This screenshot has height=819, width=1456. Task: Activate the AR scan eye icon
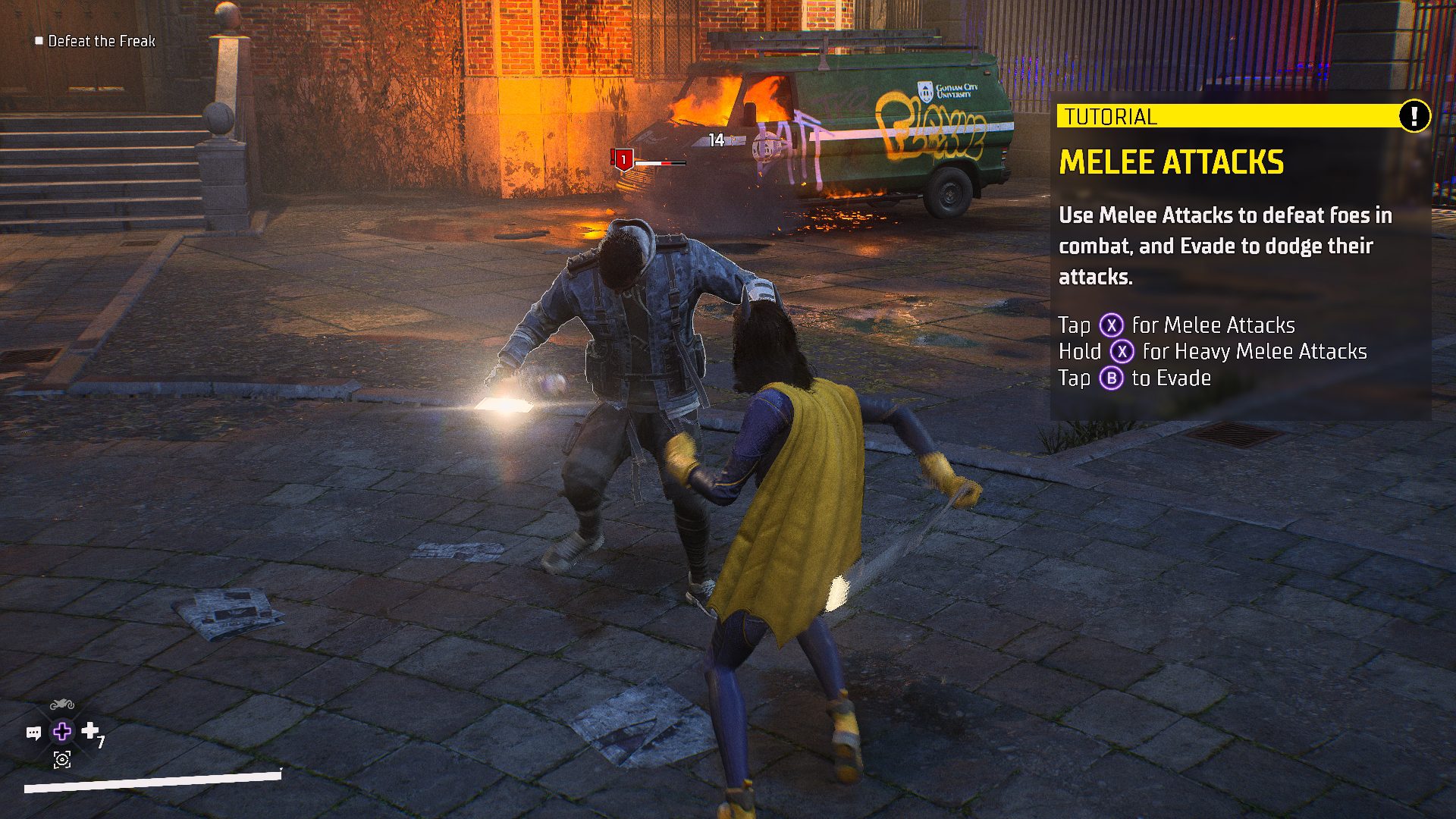coord(62,759)
